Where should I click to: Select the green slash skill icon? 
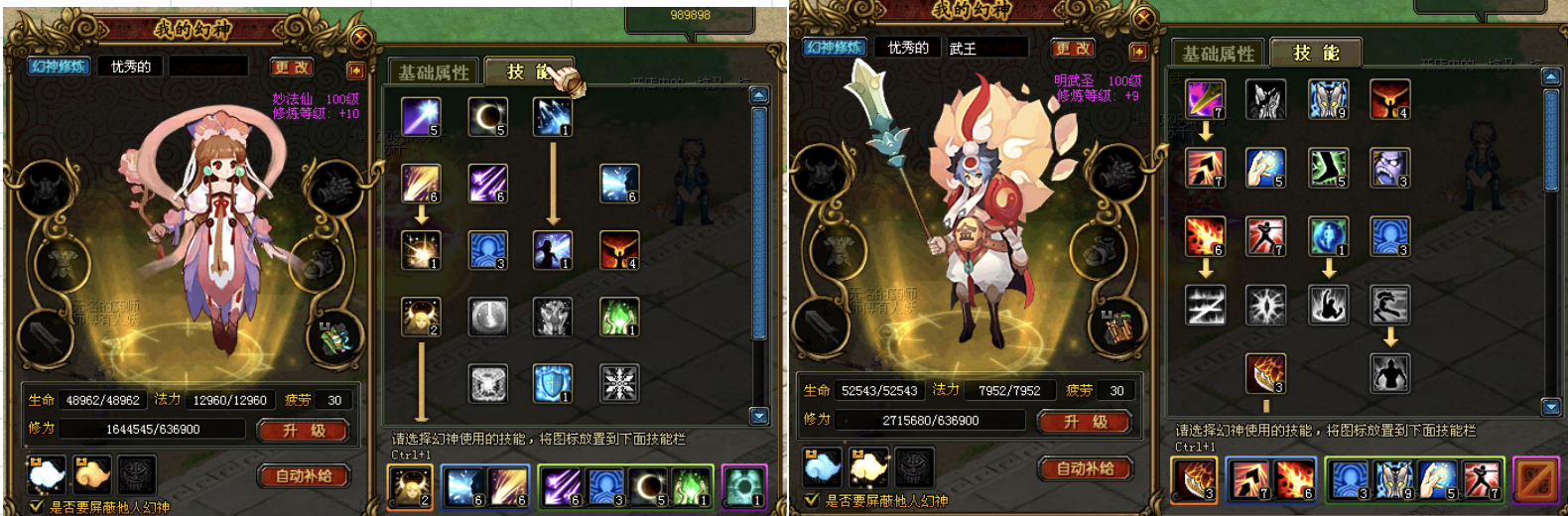point(1328,168)
